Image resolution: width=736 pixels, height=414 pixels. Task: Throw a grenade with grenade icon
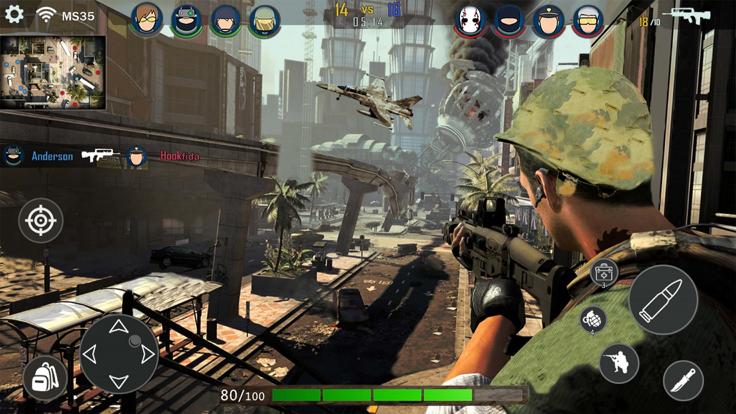pos(593,320)
